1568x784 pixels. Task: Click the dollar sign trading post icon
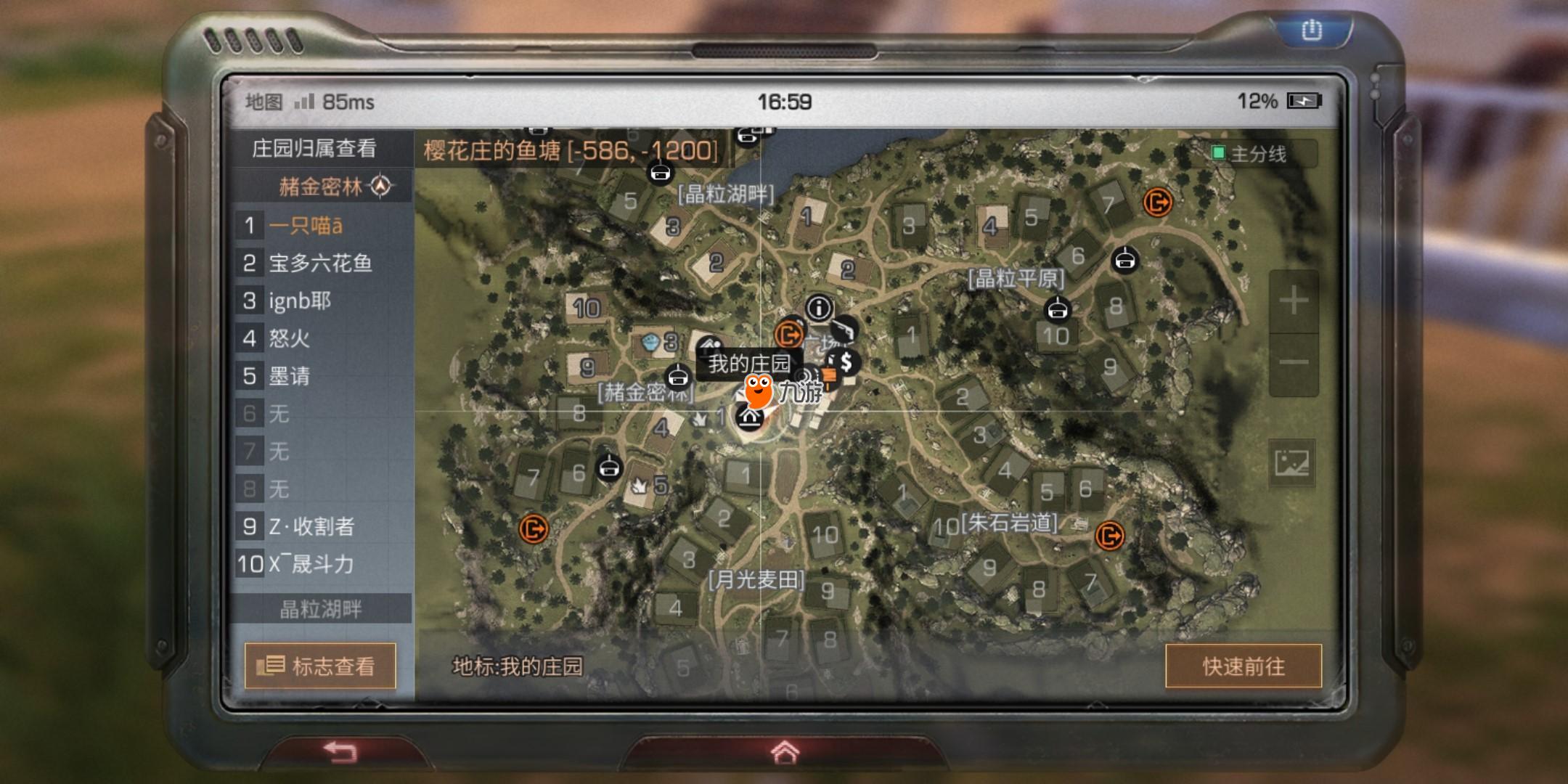pos(846,363)
